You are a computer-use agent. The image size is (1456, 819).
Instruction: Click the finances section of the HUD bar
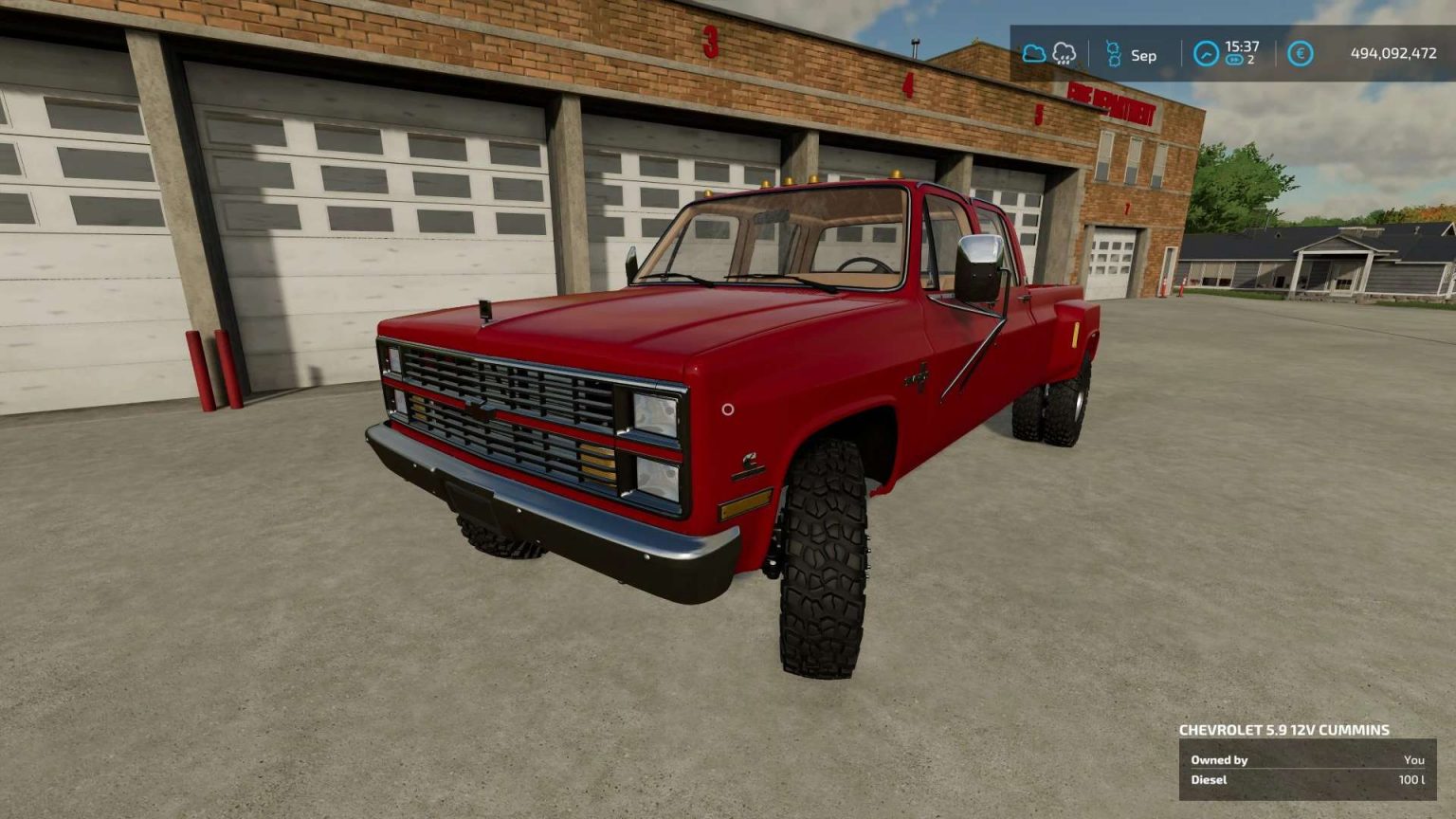[x=1356, y=54]
